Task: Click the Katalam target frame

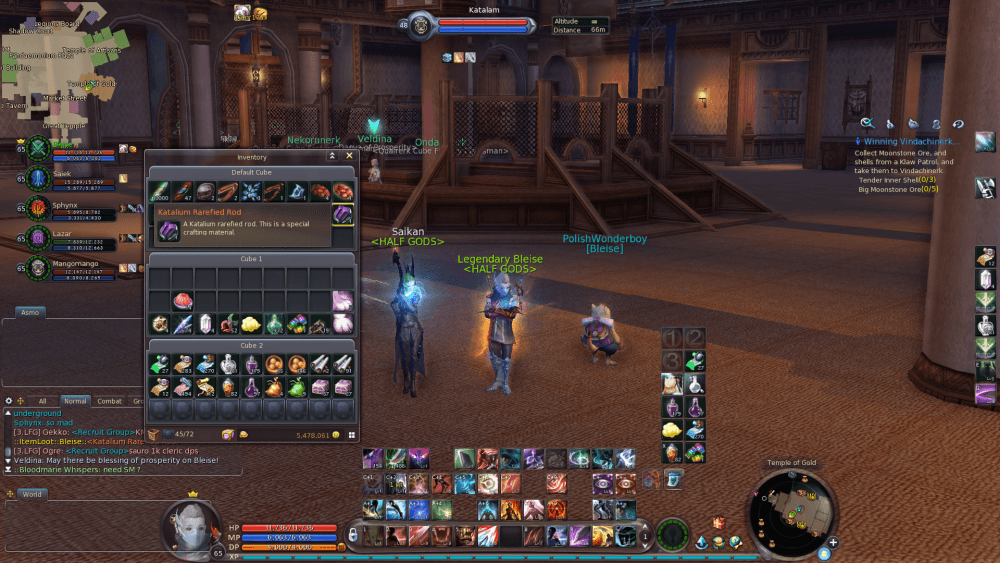Action: click(x=482, y=24)
